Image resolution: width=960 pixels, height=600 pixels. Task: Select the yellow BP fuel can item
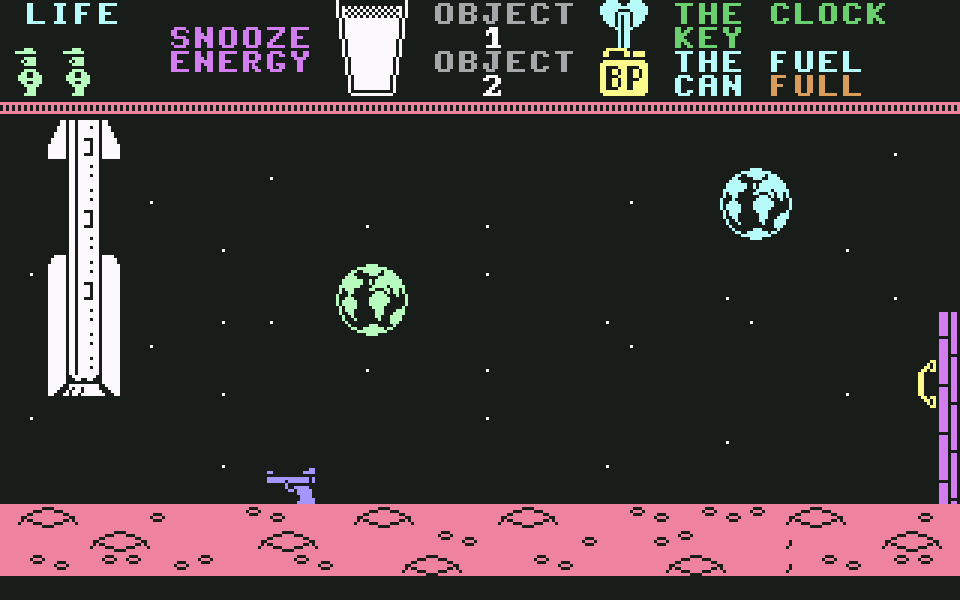coord(623,76)
